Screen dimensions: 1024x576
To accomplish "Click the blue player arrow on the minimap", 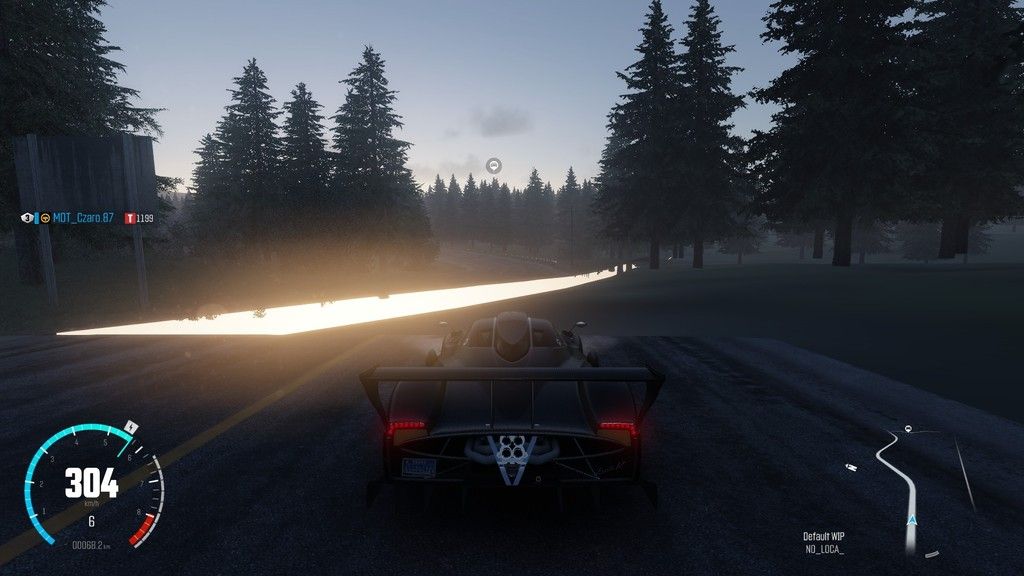I will 911,520.
